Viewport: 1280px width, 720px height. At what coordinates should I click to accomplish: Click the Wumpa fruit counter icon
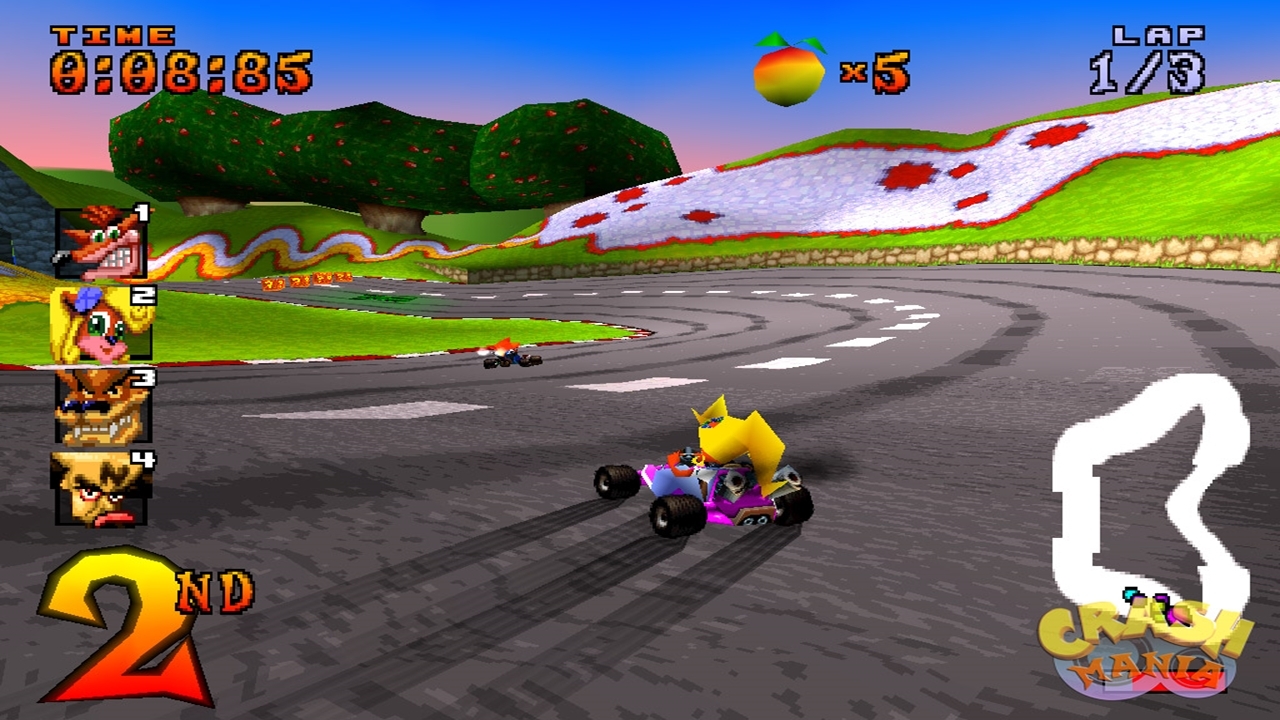789,70
